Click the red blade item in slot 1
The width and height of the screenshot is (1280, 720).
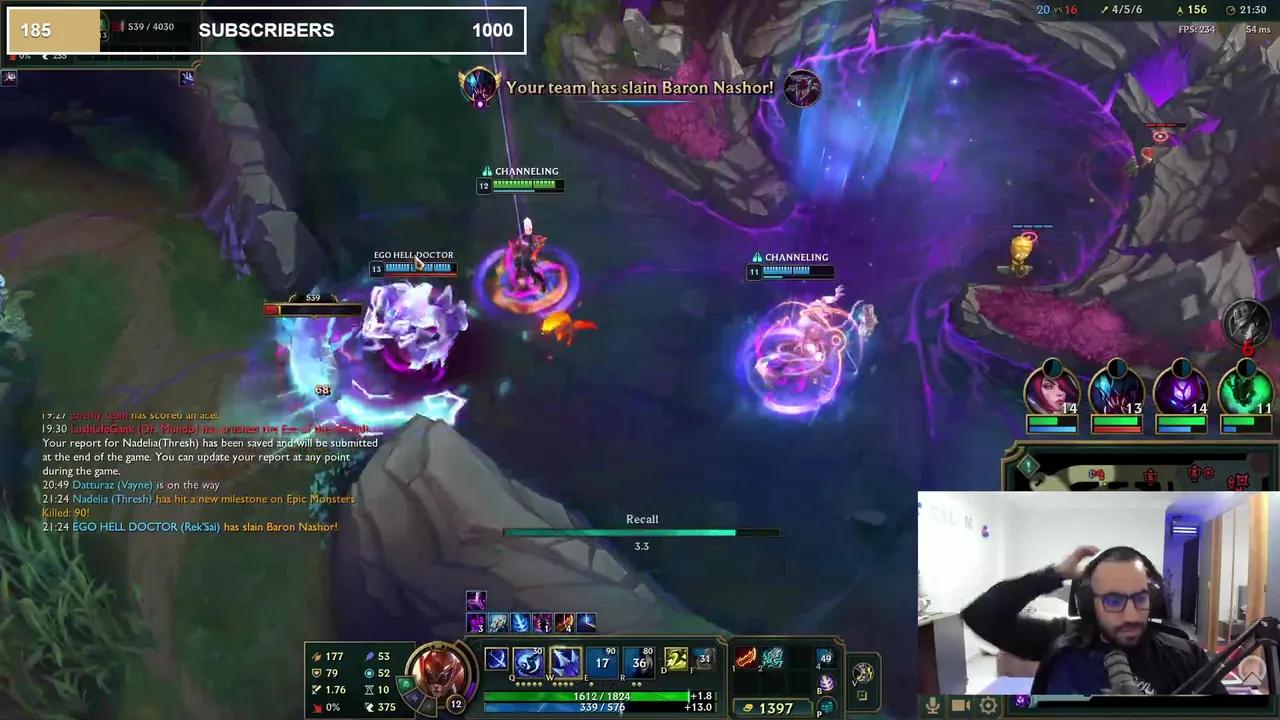click(x=745, y=659)
